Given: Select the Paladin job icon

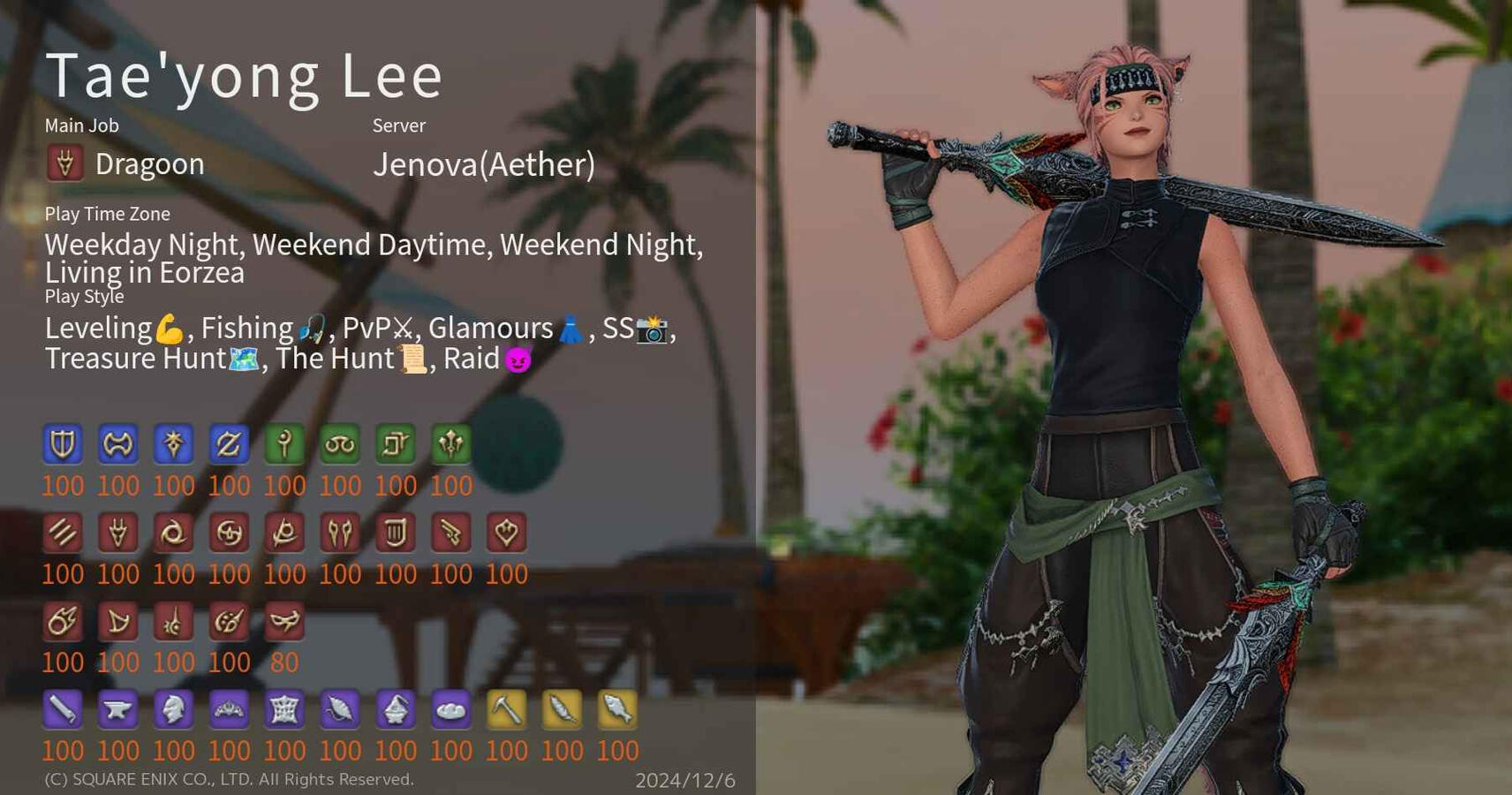Looking at the screenshot, I should [62, 444].
